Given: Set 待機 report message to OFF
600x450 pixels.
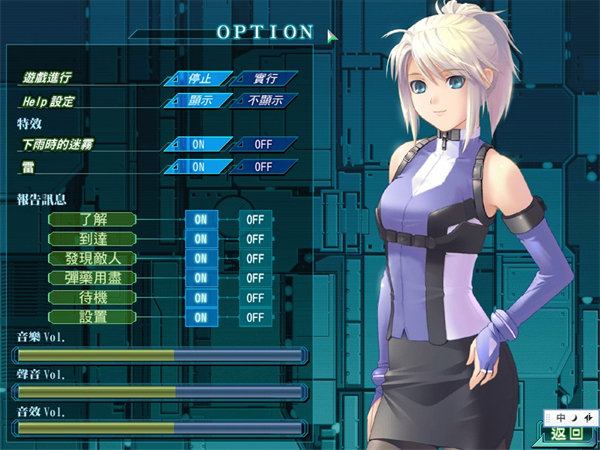Looking at the screenshot, I should 255,298.
